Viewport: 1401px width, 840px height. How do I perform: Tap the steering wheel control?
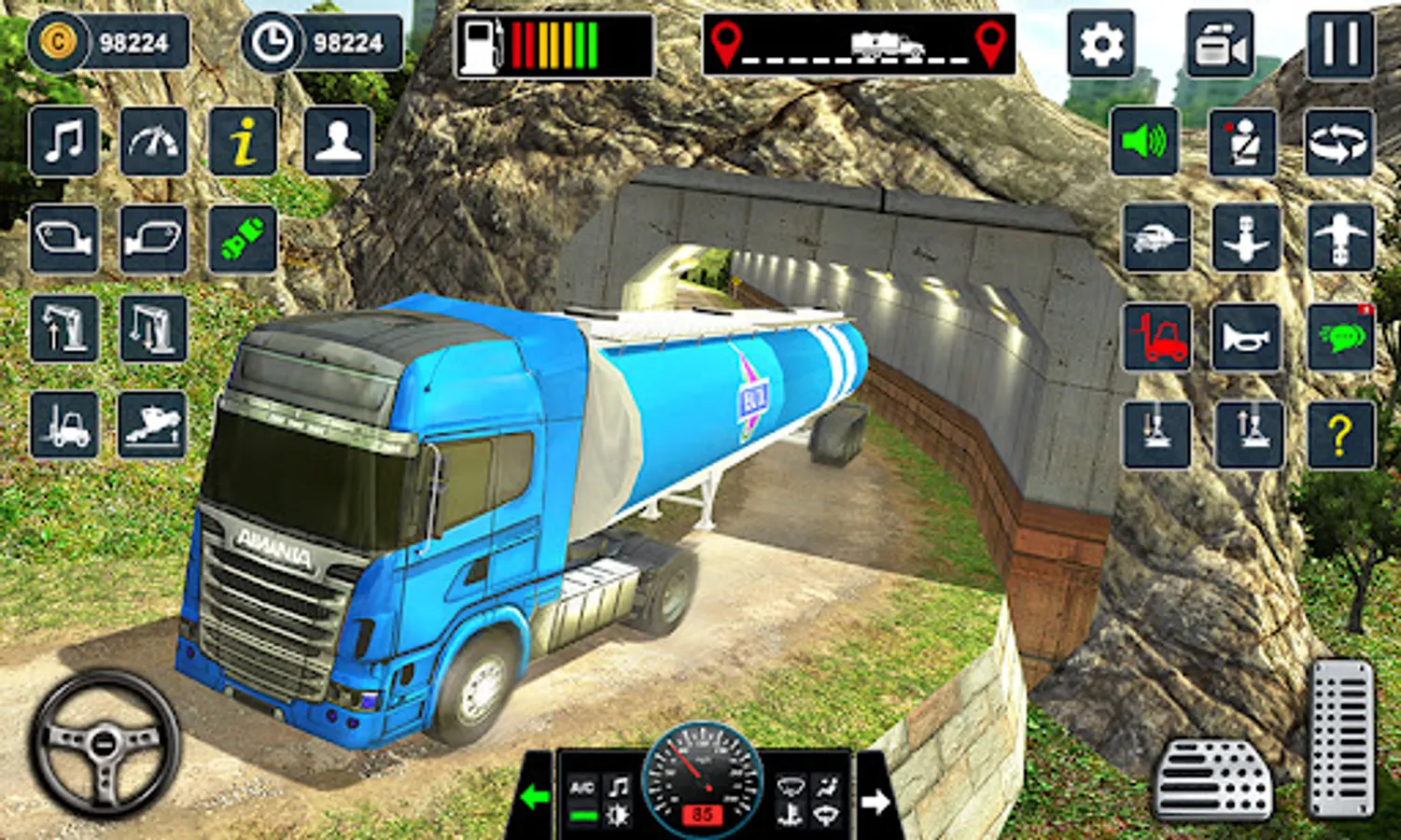(x=105, y=743)
